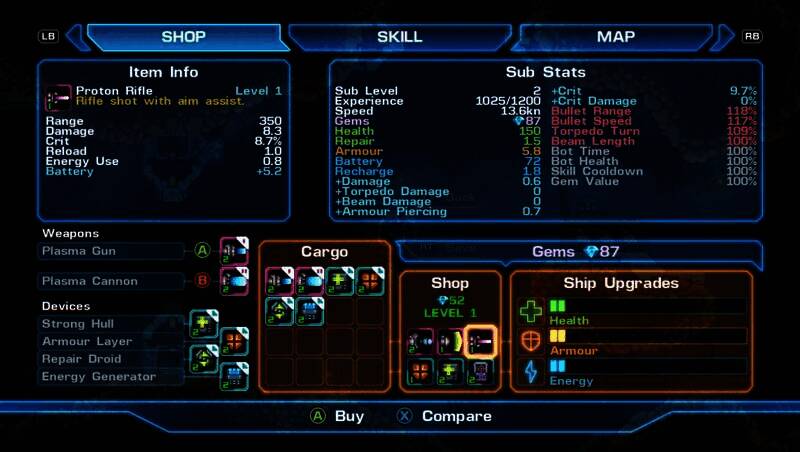Viewport: 800px width, 452px height.
Task: Click the equipped Plasma Gun weapon icon
Action: [234, 251]
